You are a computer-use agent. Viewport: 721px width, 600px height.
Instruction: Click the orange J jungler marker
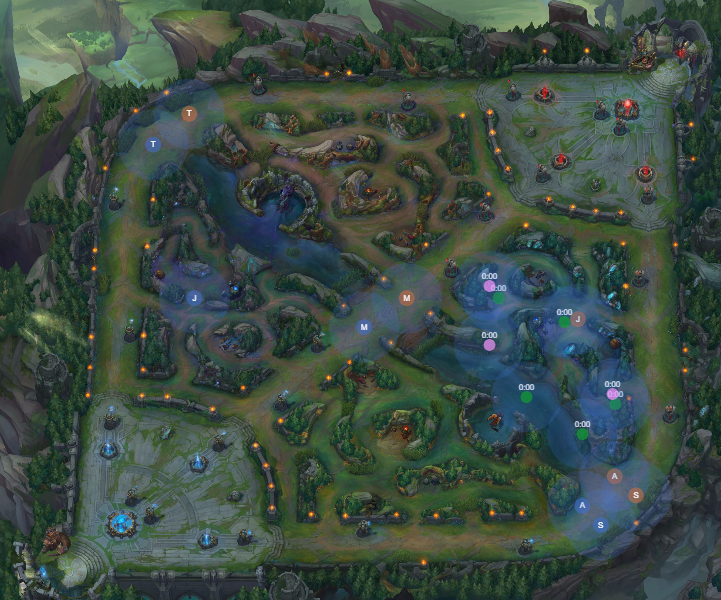point(578,319)
